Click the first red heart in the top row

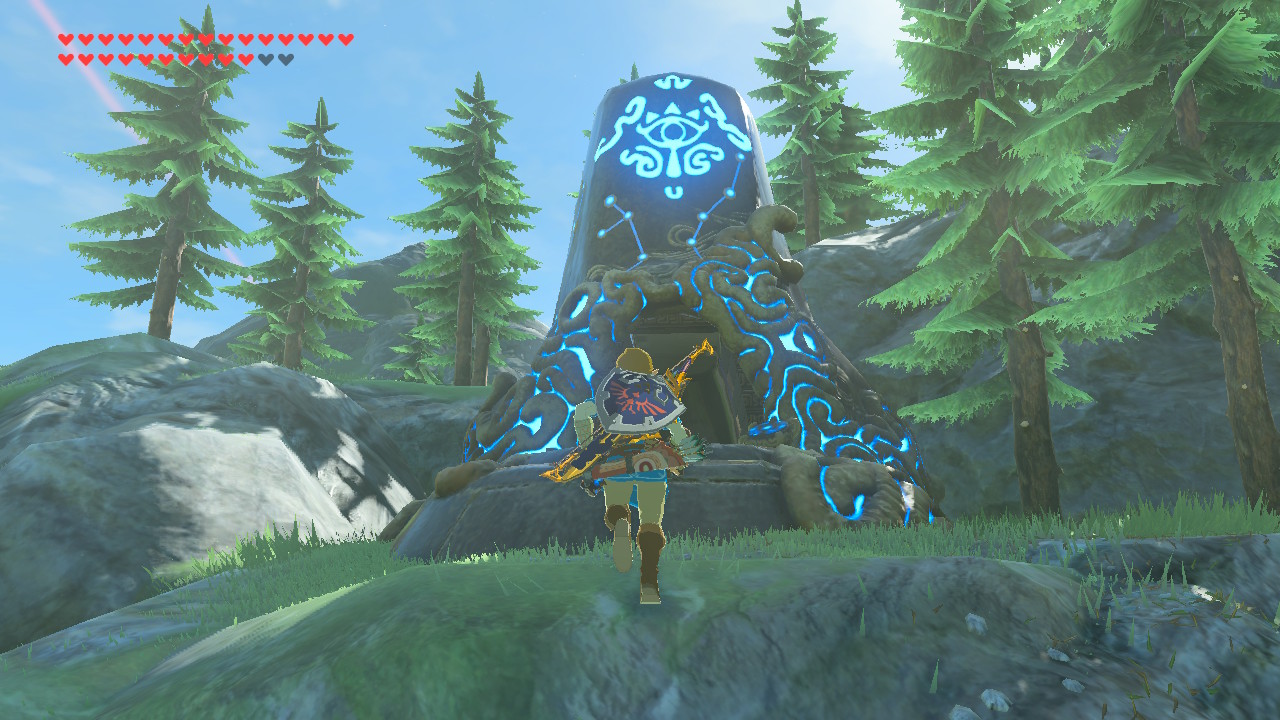[x=66, y=39]
